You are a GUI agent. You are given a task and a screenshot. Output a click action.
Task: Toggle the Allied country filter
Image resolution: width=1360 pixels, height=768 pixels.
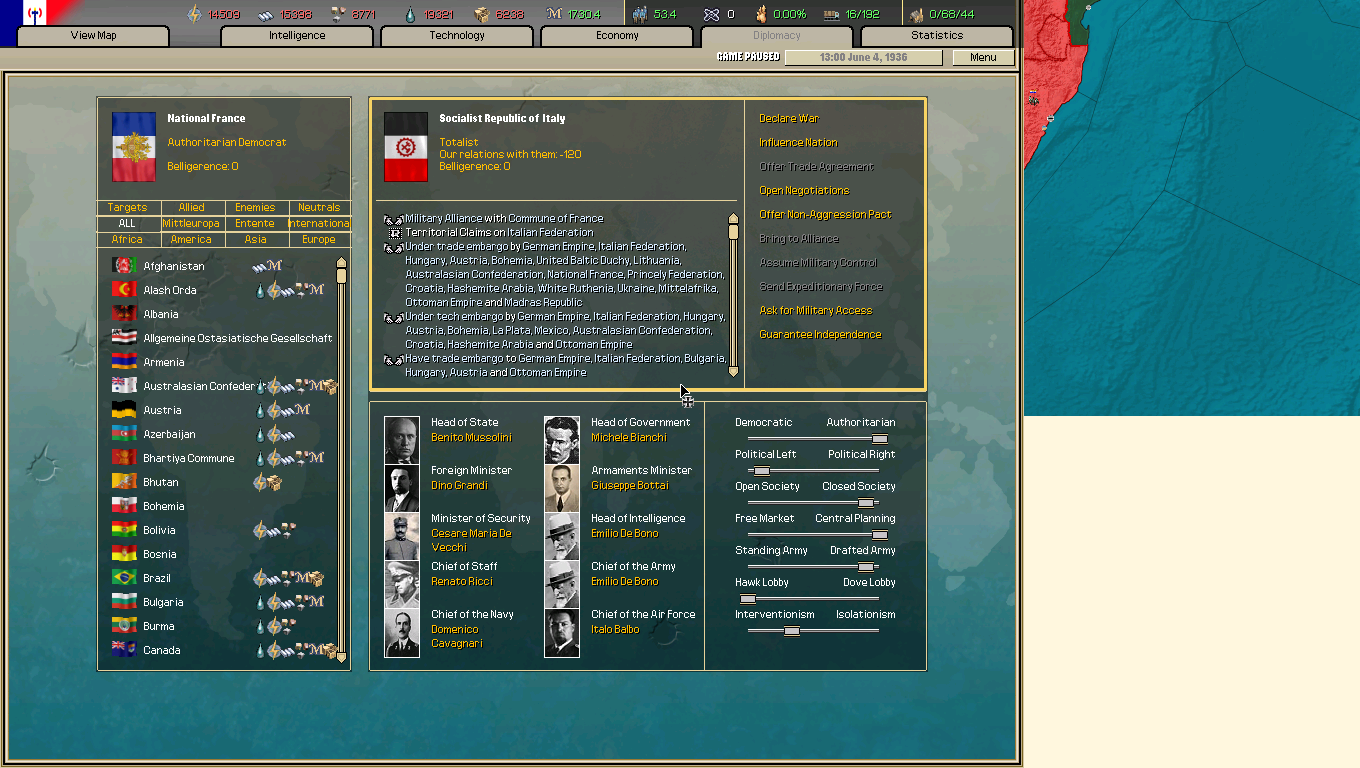pyautogui.click(x=190, y=207)
